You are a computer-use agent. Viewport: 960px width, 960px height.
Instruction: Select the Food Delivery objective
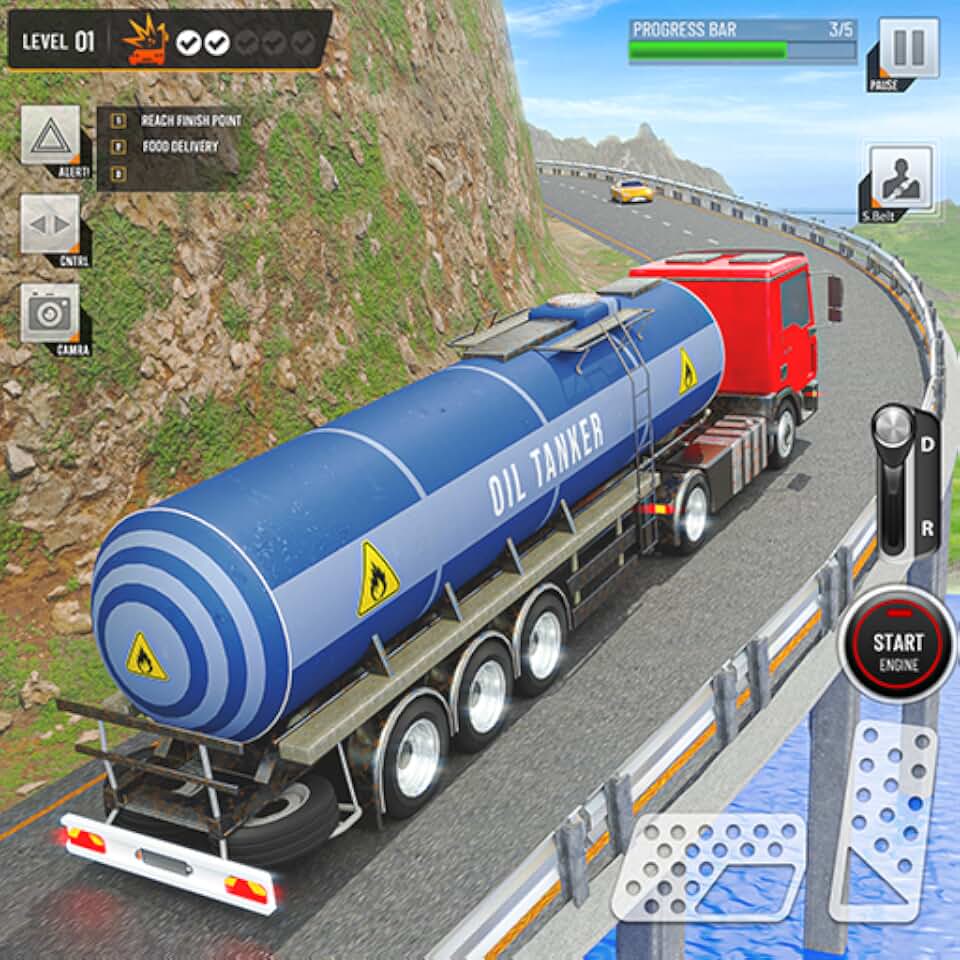(180, 147)
